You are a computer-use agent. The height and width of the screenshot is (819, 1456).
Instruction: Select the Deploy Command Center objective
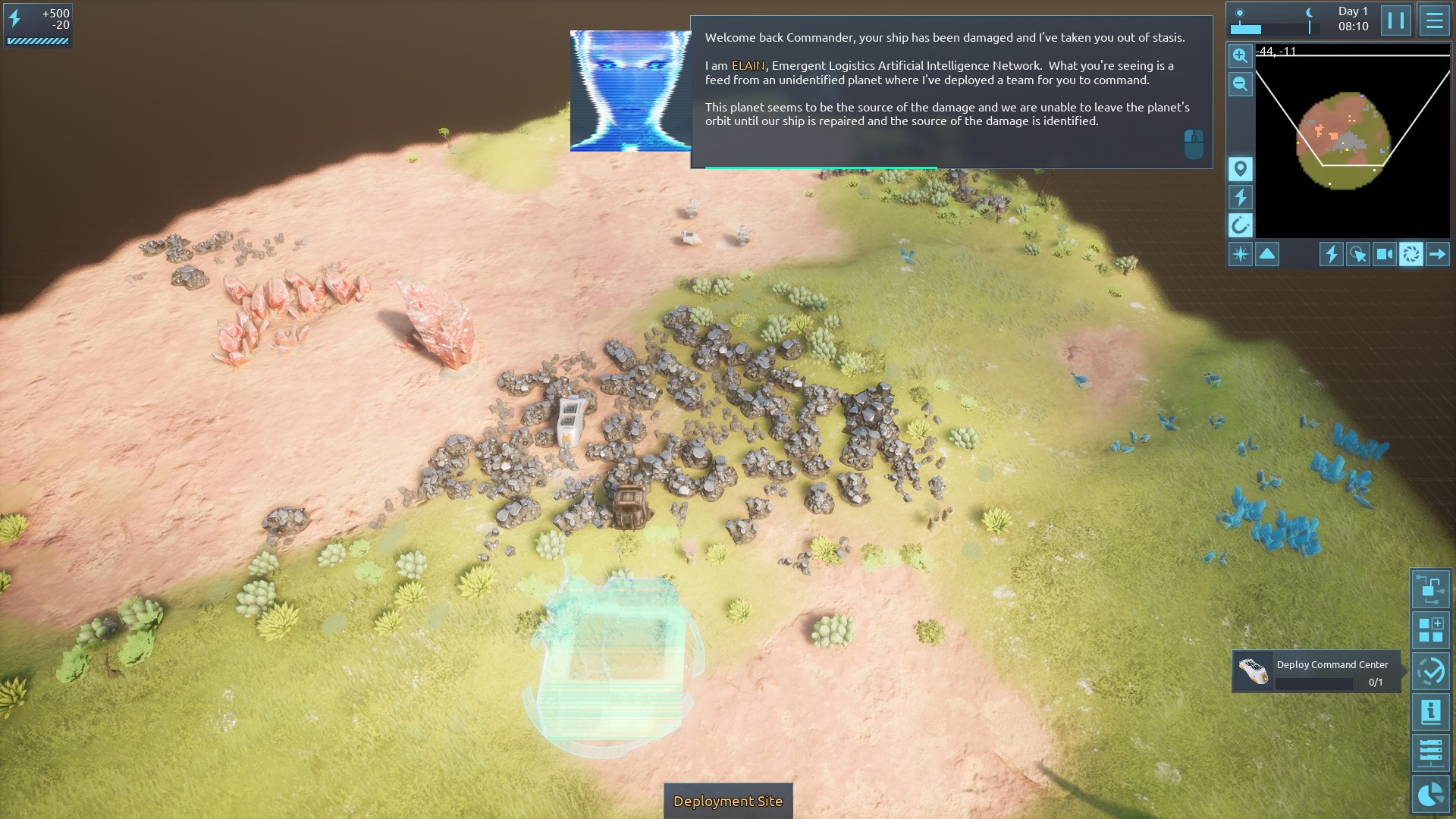point(1316,672)
